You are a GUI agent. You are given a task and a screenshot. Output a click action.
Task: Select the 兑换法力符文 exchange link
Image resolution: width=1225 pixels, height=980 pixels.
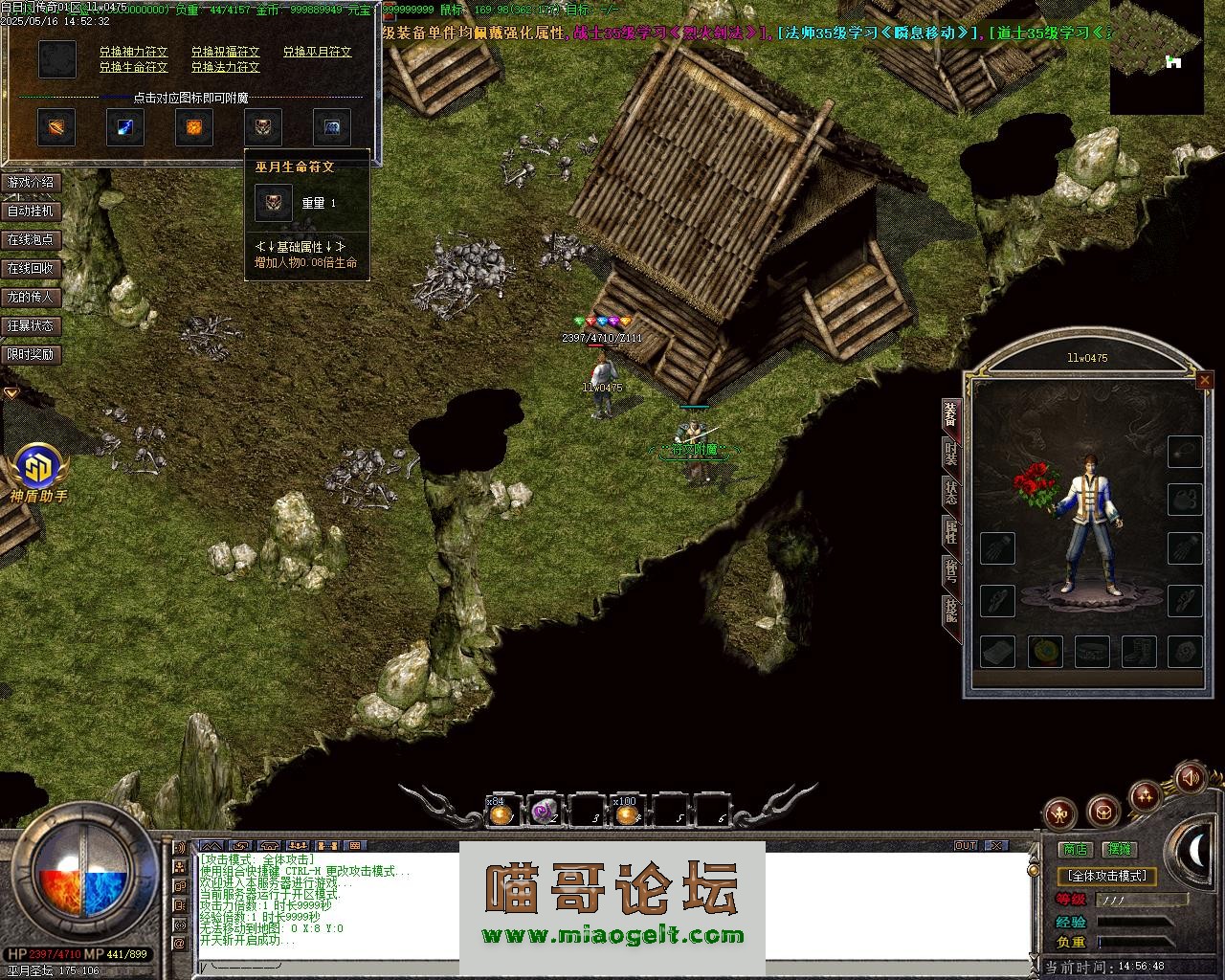225,68
